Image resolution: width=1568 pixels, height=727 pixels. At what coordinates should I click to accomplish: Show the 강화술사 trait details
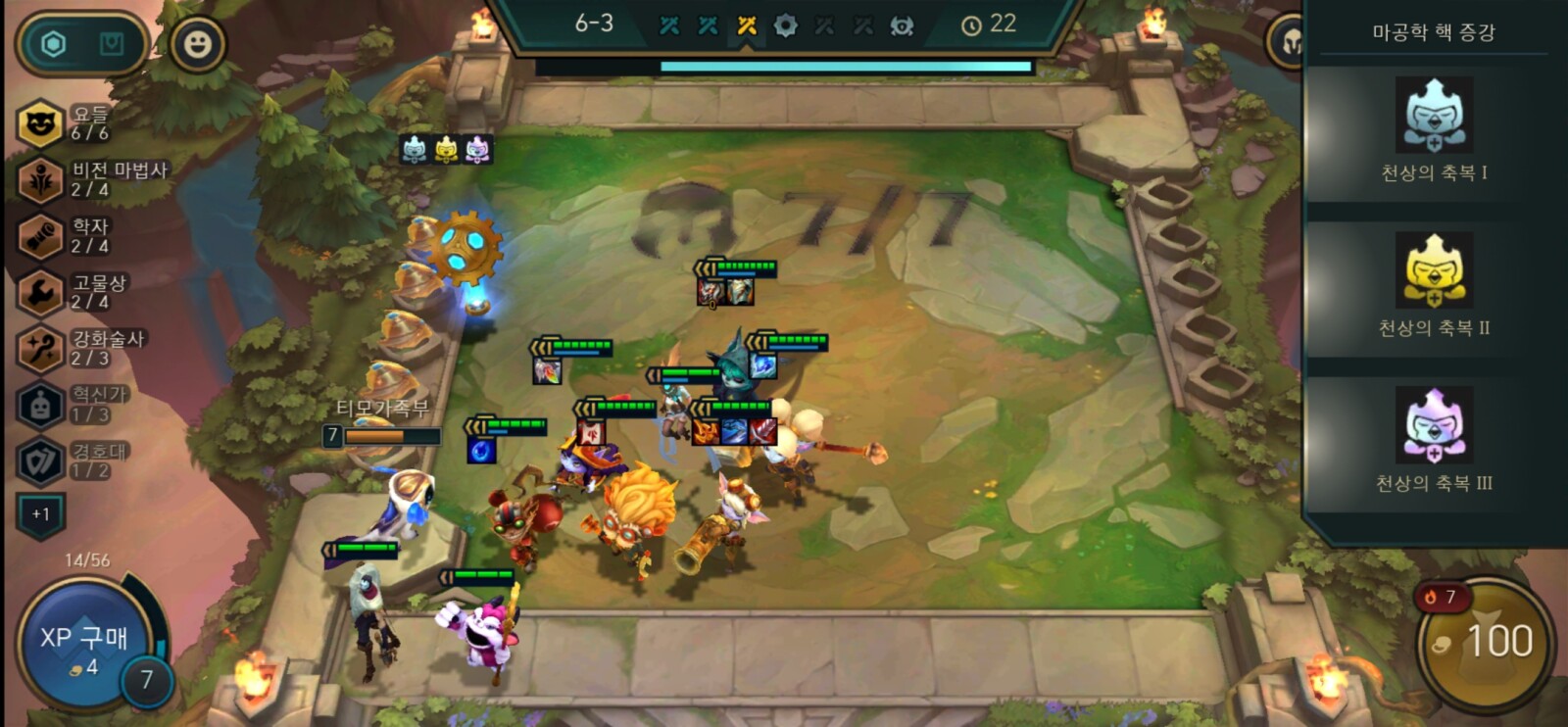click(41, 349)
